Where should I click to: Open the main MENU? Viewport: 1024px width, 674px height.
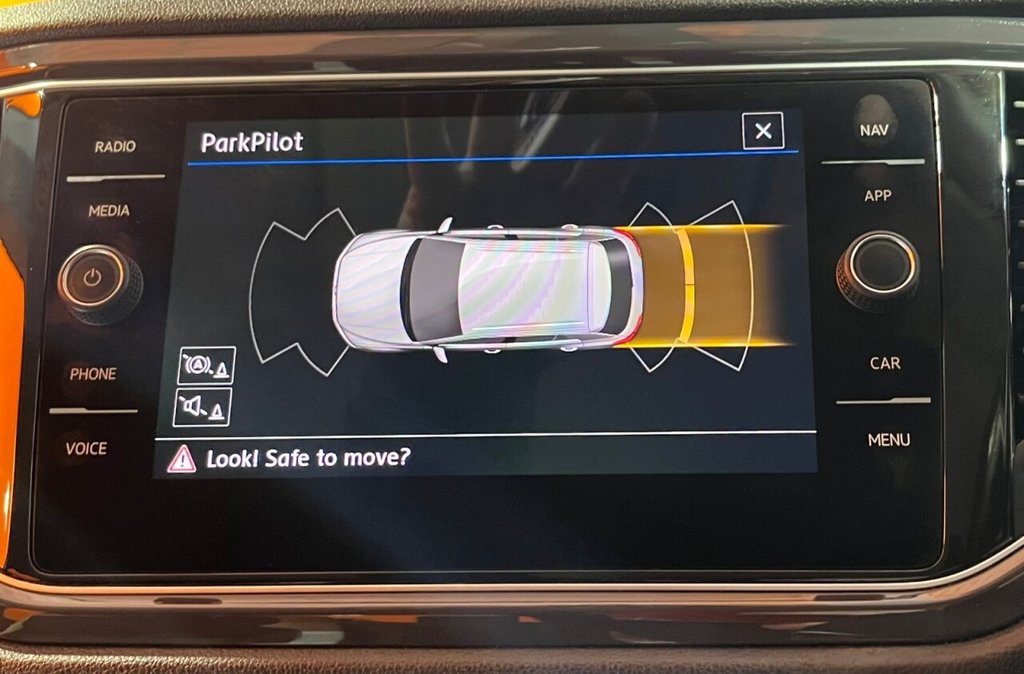(x=888, y=439)
